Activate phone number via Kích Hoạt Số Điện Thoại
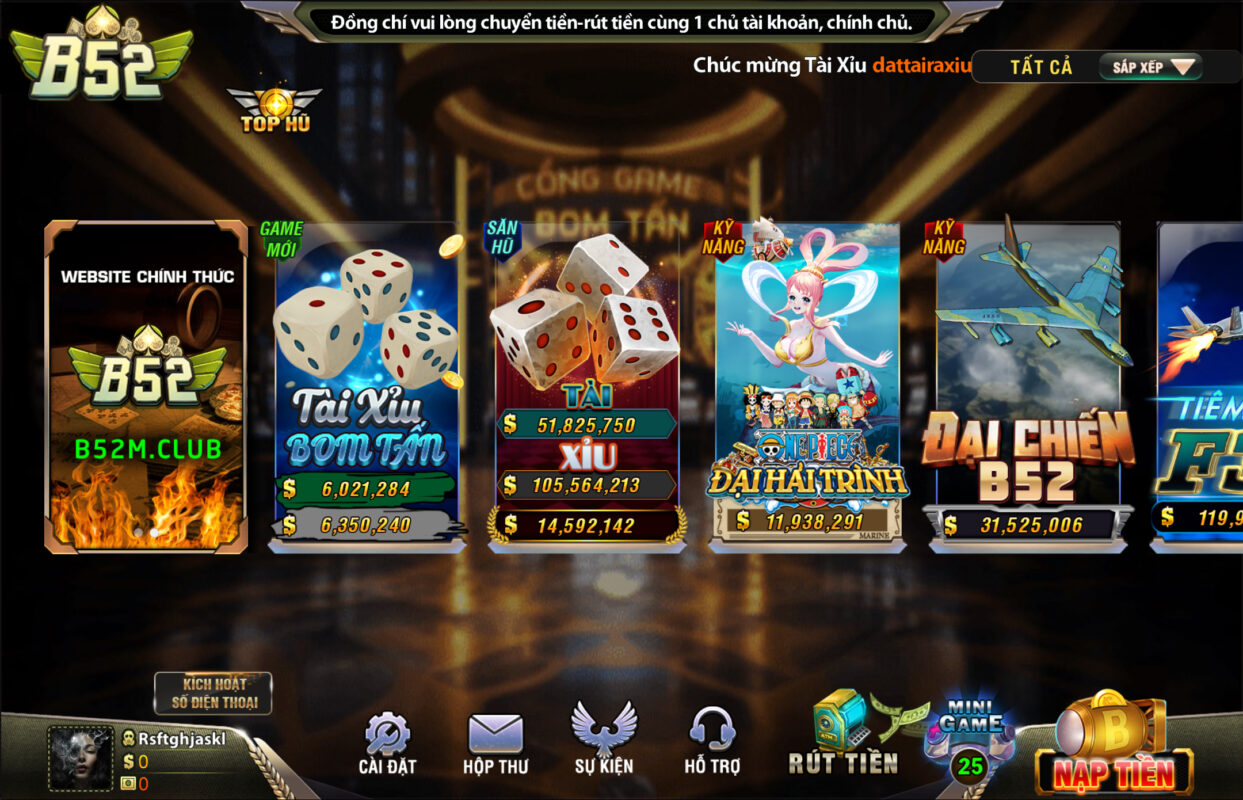Viewport: 1243px width, 800px height. (213, 693)
